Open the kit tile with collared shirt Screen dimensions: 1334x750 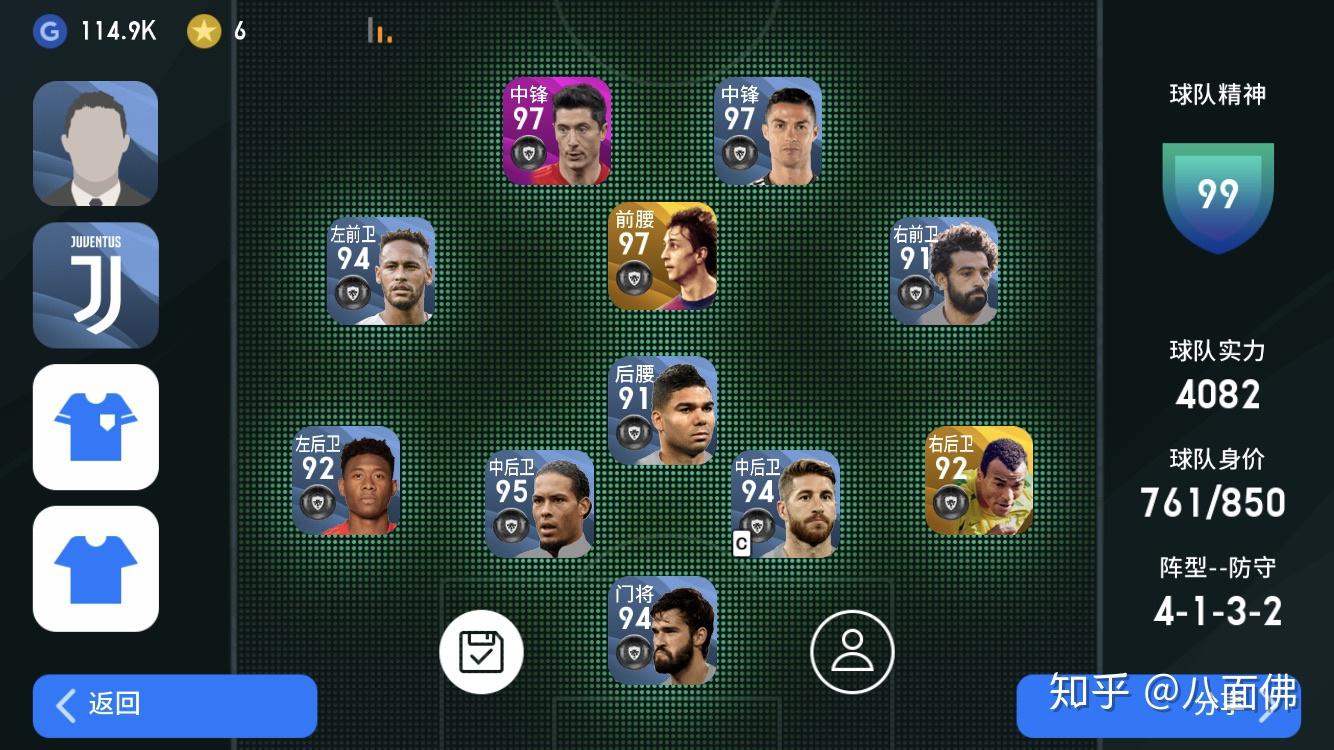tap(96, 427)
